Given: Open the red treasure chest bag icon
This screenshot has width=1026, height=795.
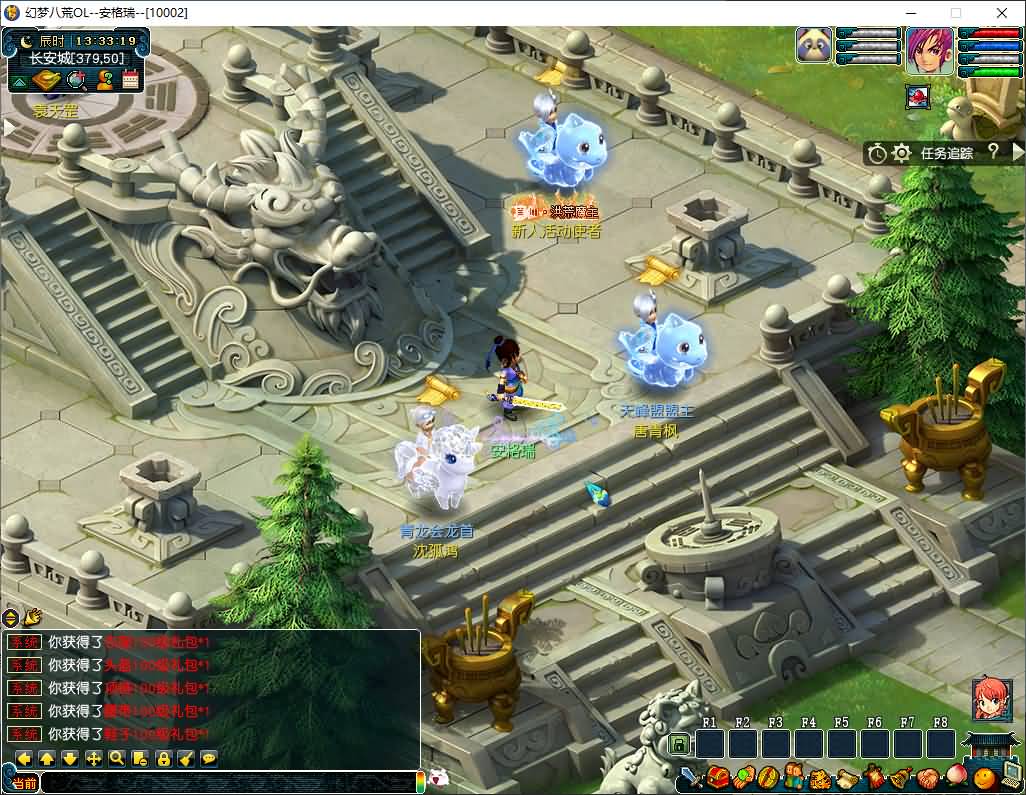Looking at the screenshot, I should 717,777.
